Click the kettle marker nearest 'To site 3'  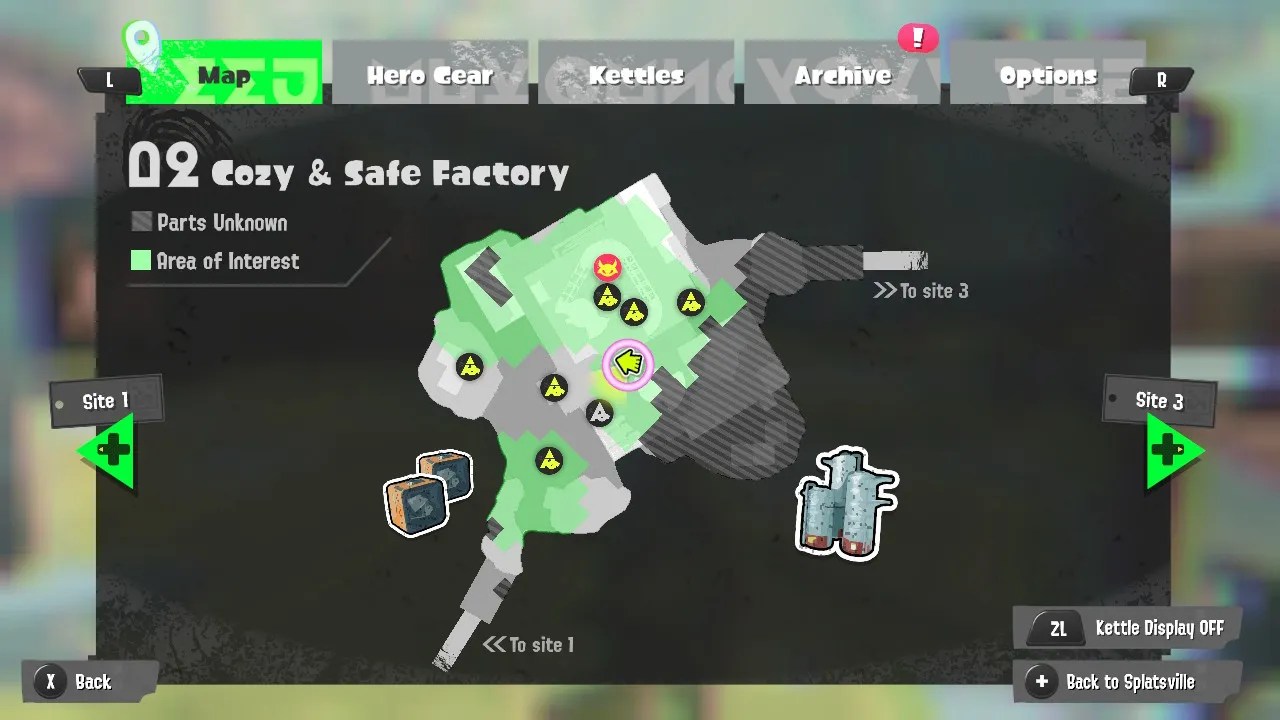coord(691,303)
